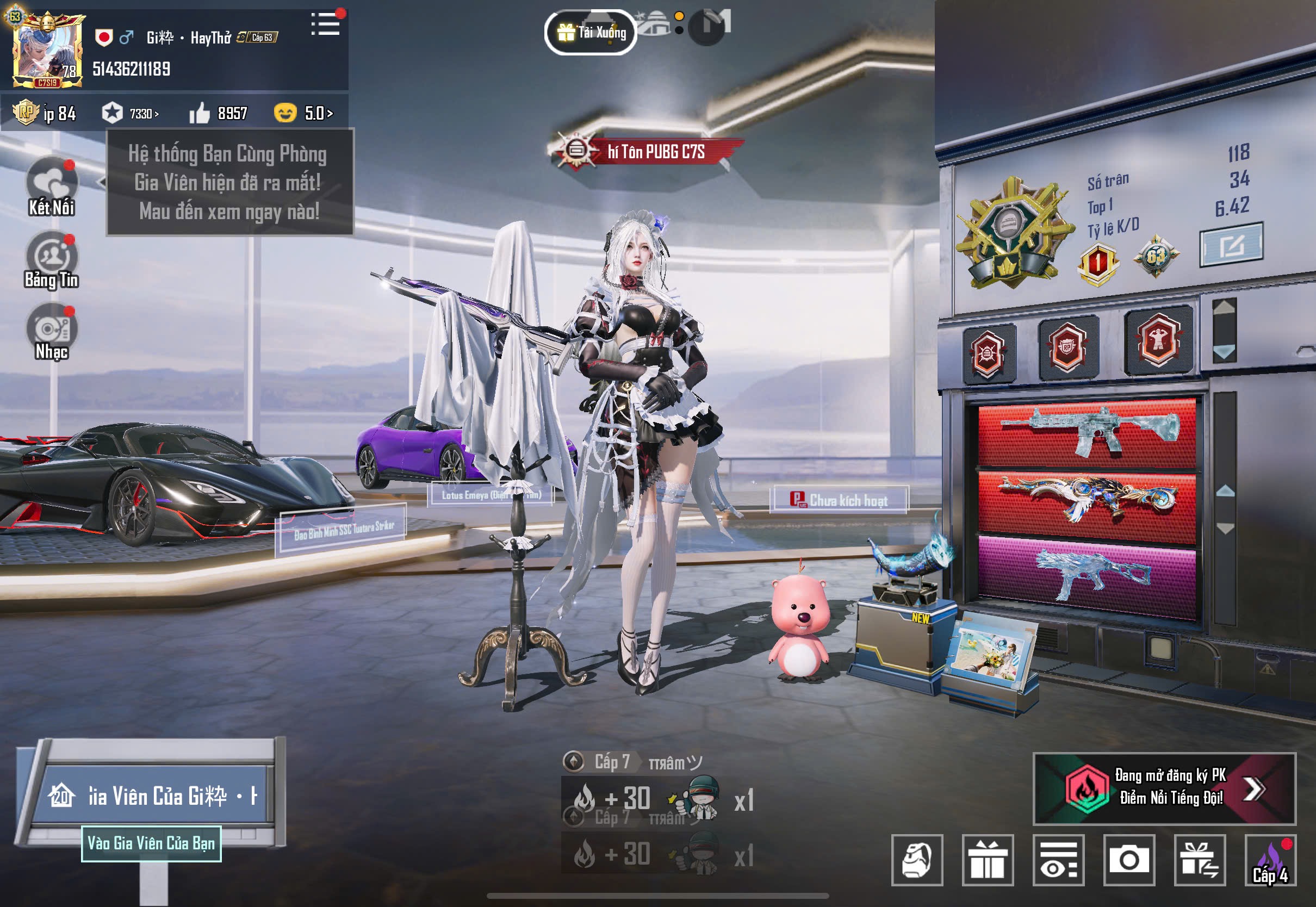Open the backpack inventory icon
Image resolution: width=1316 pixels, height=907 pixels.
917,860
